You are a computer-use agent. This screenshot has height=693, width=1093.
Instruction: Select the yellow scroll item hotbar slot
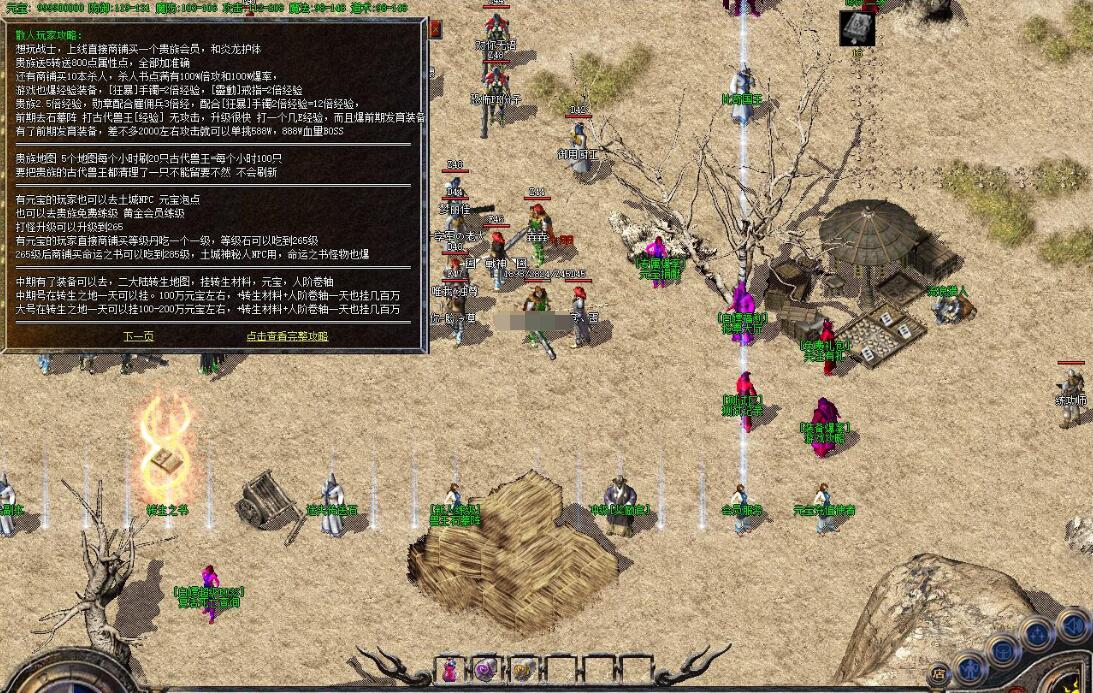pos(521,669)
